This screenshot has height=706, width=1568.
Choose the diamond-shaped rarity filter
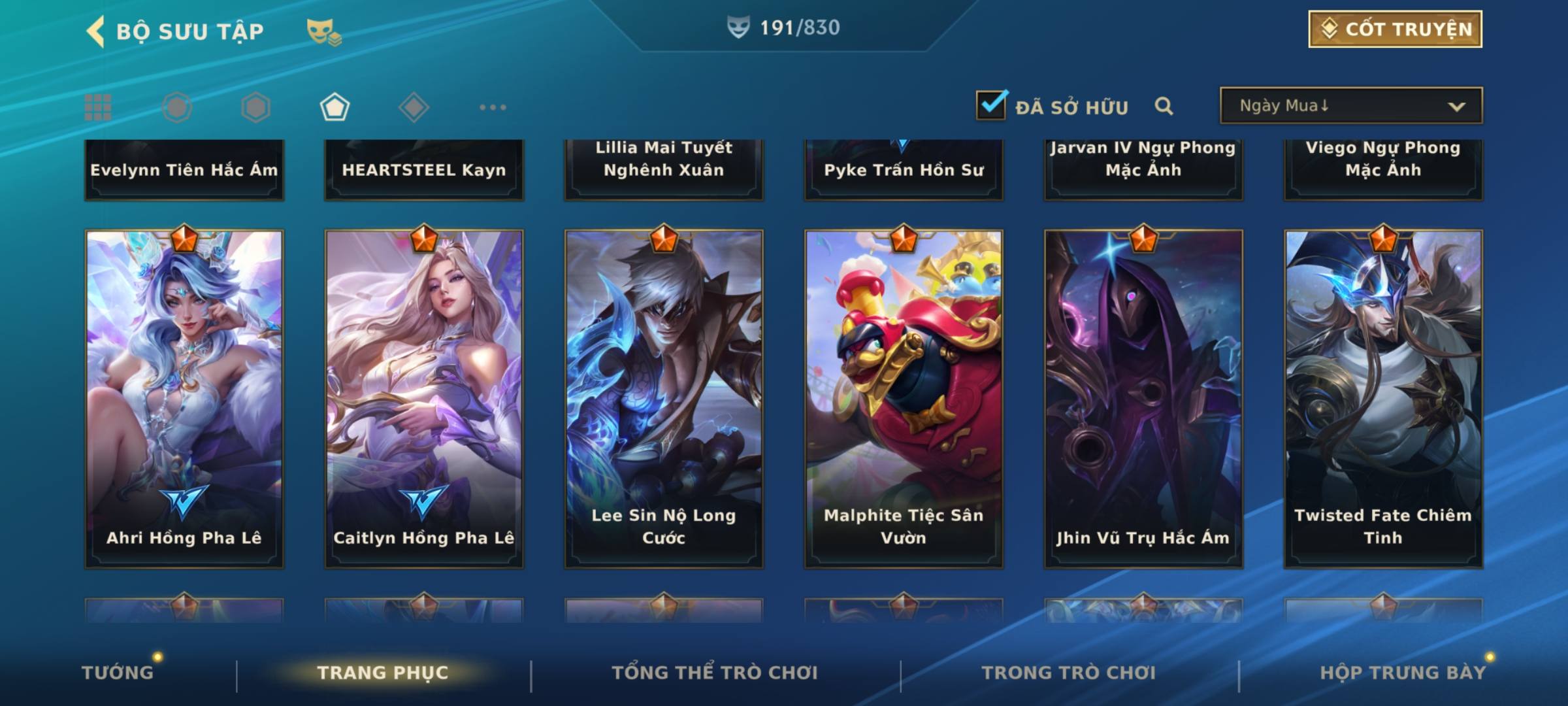click(414, 107)
